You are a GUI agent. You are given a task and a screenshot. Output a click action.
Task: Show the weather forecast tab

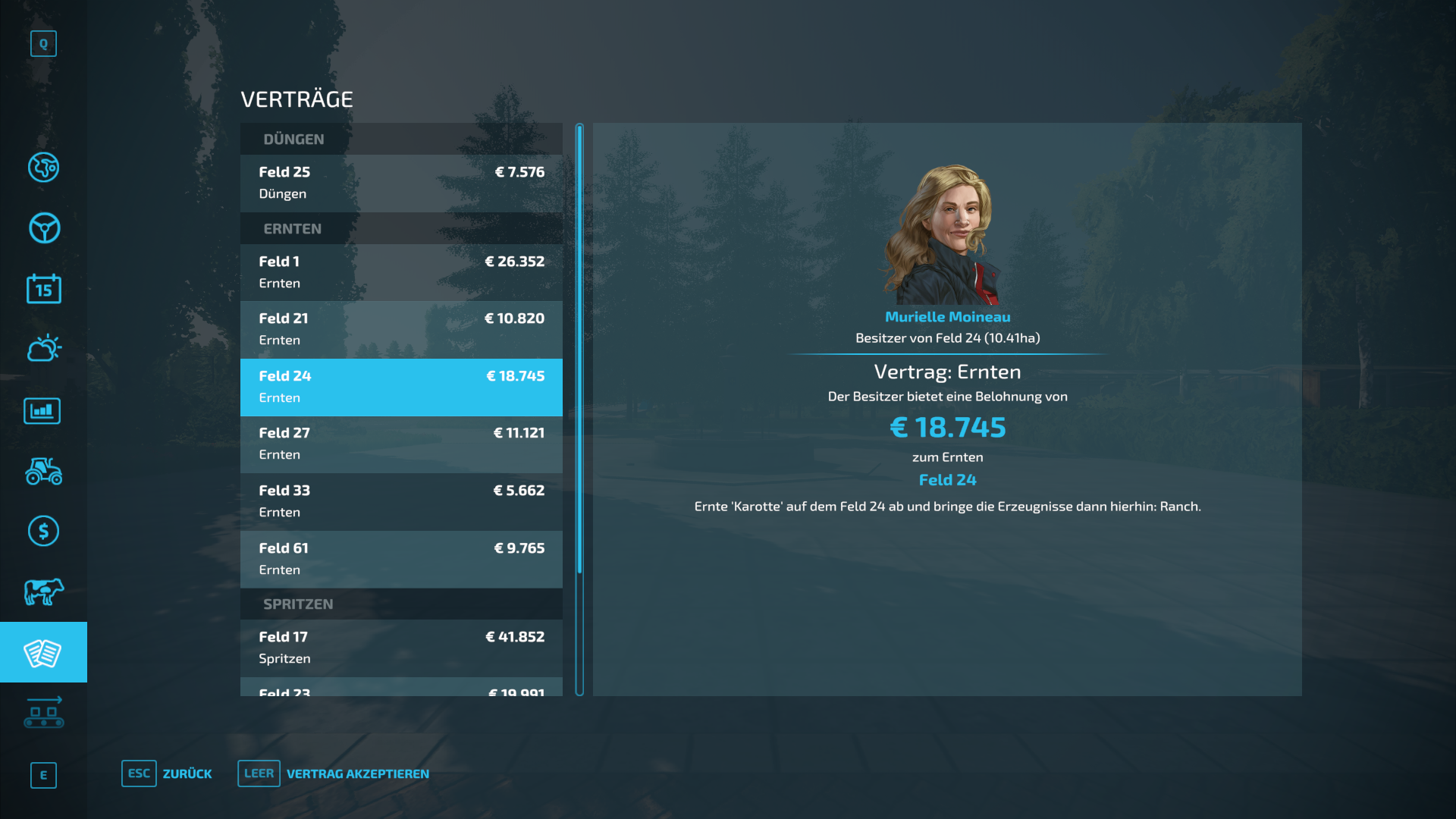pyautogui.click(x=44, y=349)
